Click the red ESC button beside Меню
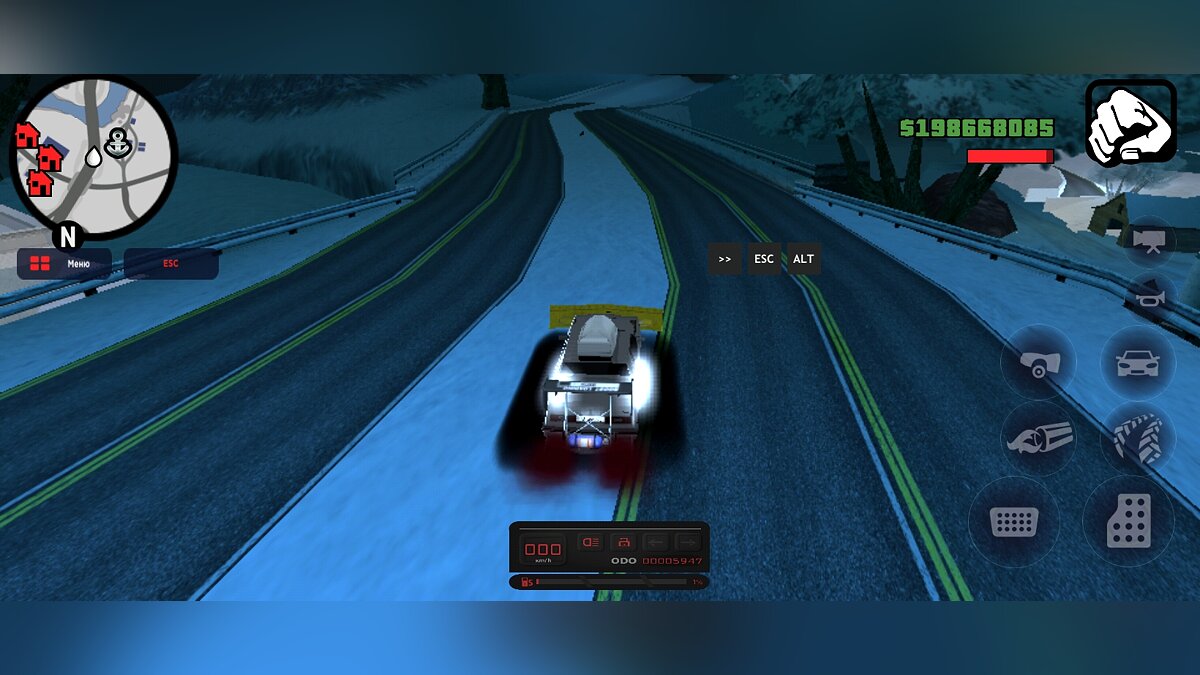The image size is (1200, 675). click(x=171, y=264)
